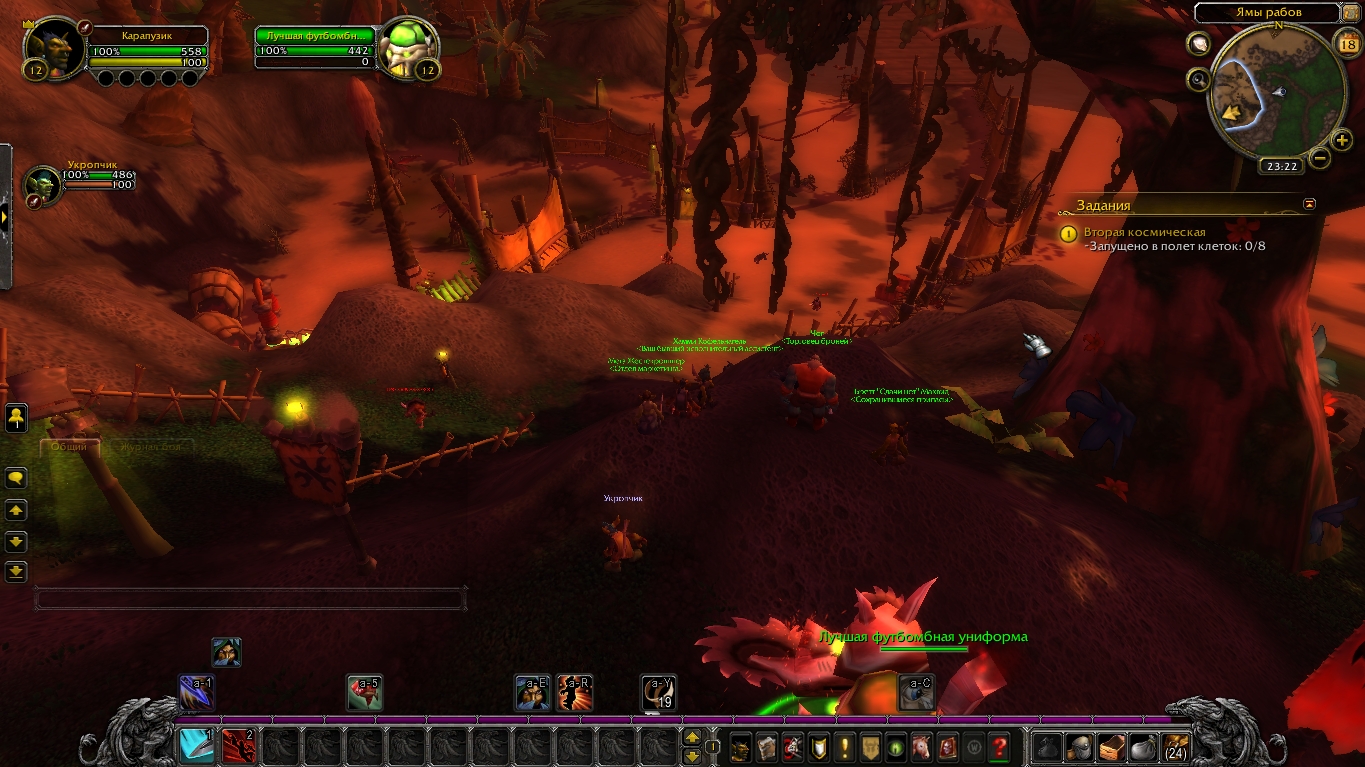Open the red question mark help button
This screenshot has height=767, width=1365.
click(998, 746)
